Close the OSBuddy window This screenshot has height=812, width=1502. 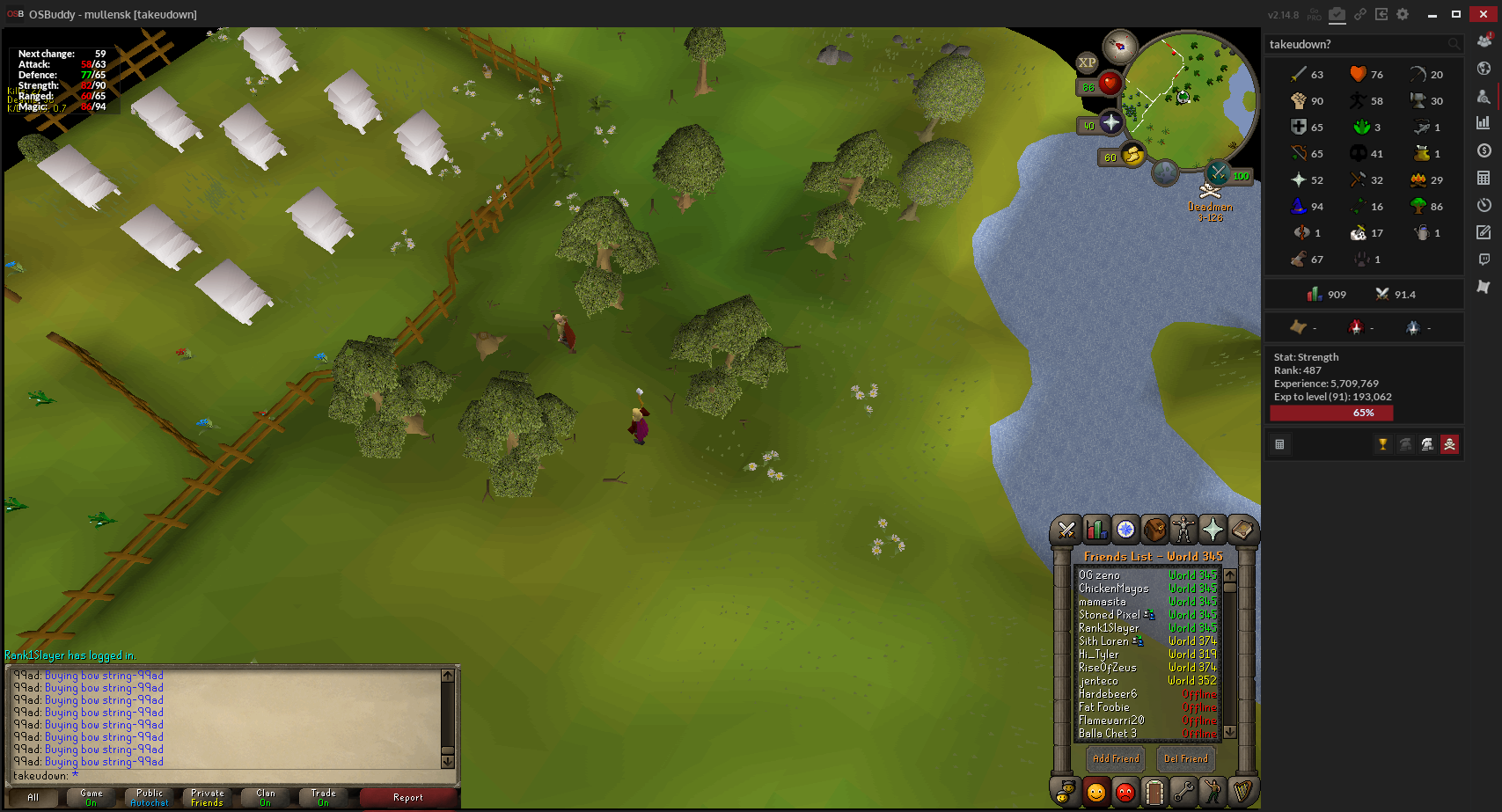point(1483,14)
